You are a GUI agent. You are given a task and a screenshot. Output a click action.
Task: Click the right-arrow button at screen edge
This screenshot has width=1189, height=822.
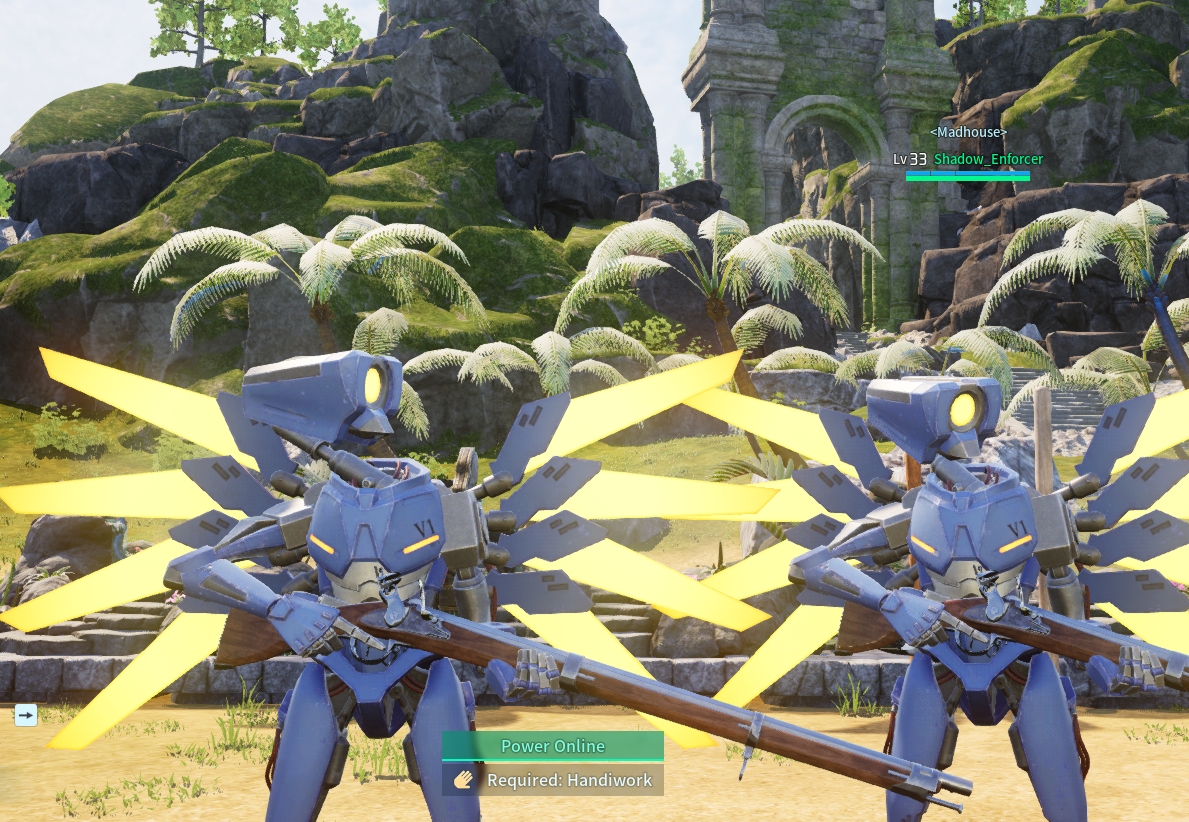pyautogui.click(x=26, y=714)
